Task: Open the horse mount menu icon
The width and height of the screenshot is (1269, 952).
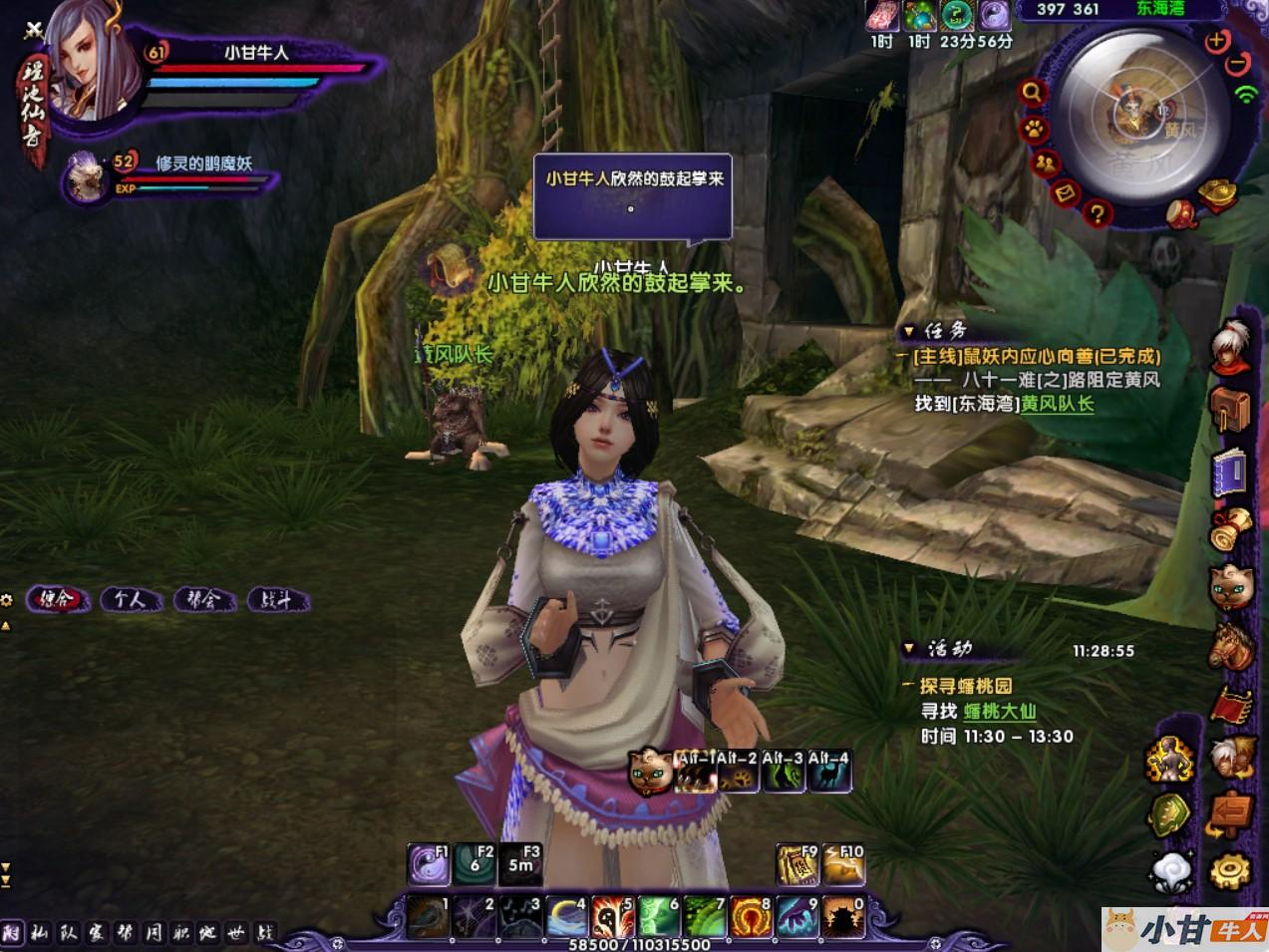Action: 1231,646
